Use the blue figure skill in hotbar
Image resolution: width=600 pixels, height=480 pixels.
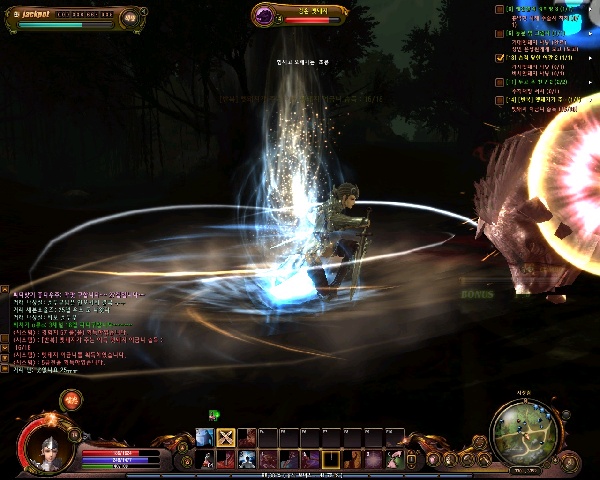coord(204,437)
